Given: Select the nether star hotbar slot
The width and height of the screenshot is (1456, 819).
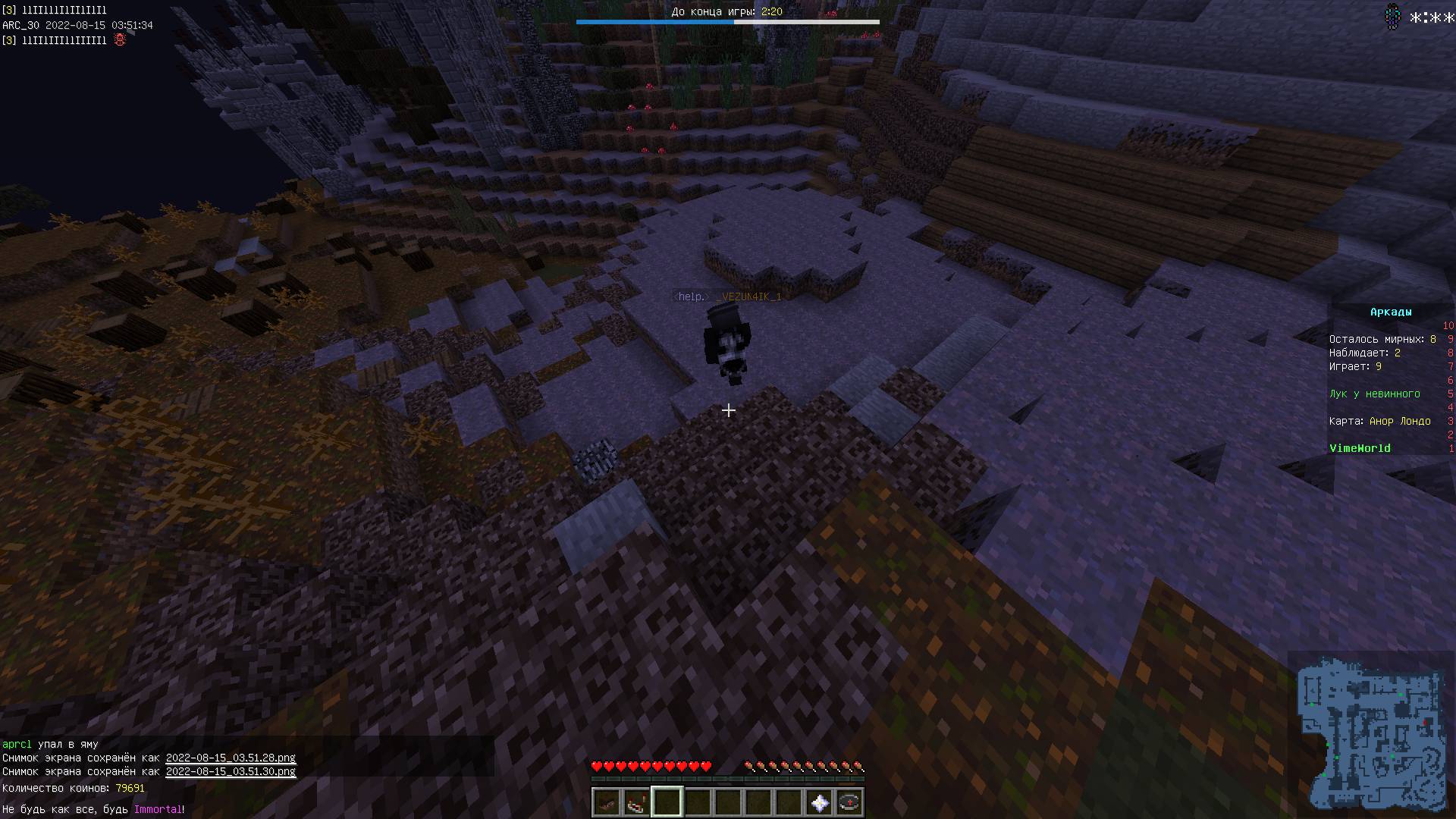Looking at the screenshot, I should tap(819, 802).
